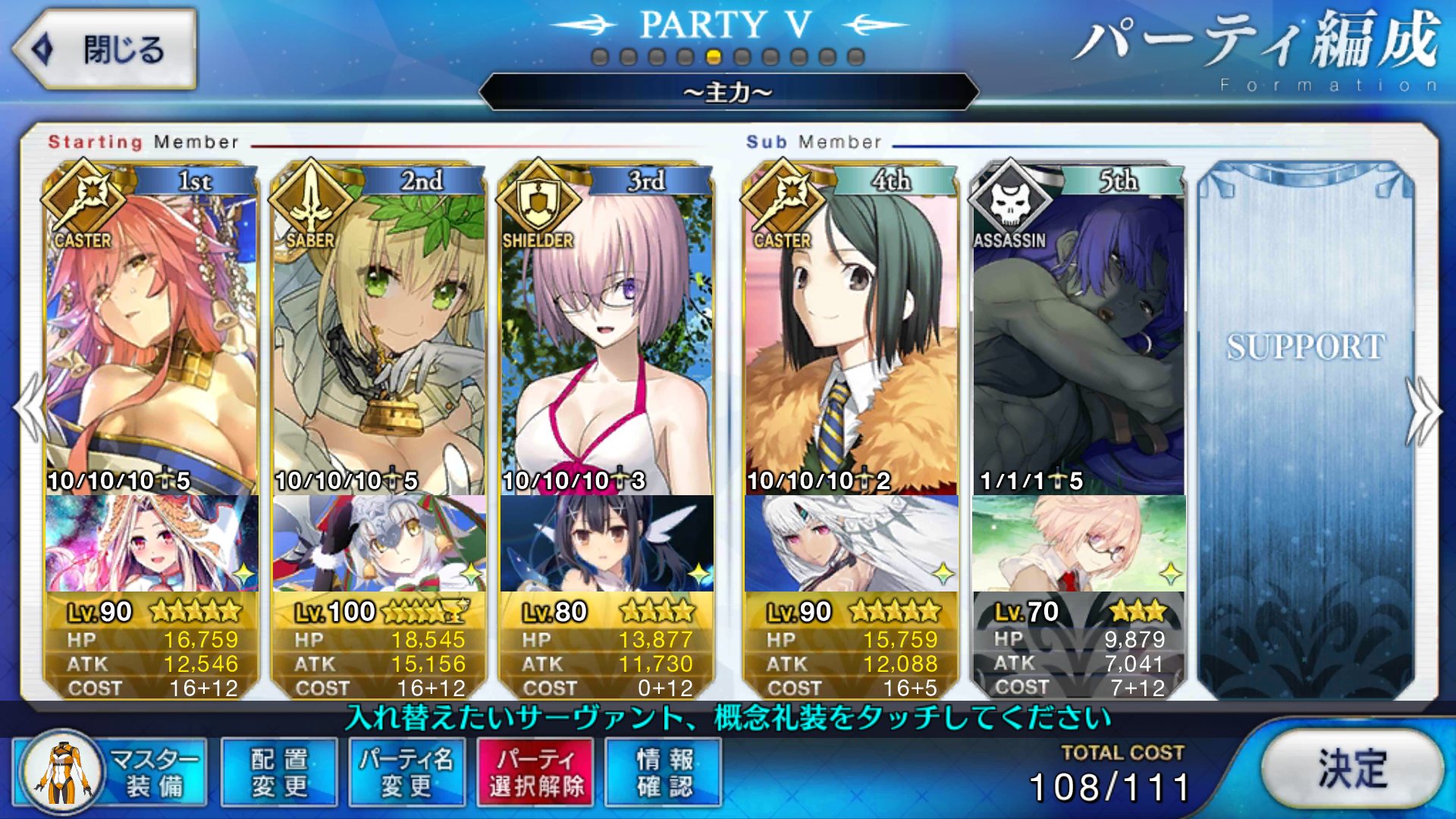Clear party selection with パーティ選択解除
This screenshot has height=819, width=1456.
coord(535,772)
